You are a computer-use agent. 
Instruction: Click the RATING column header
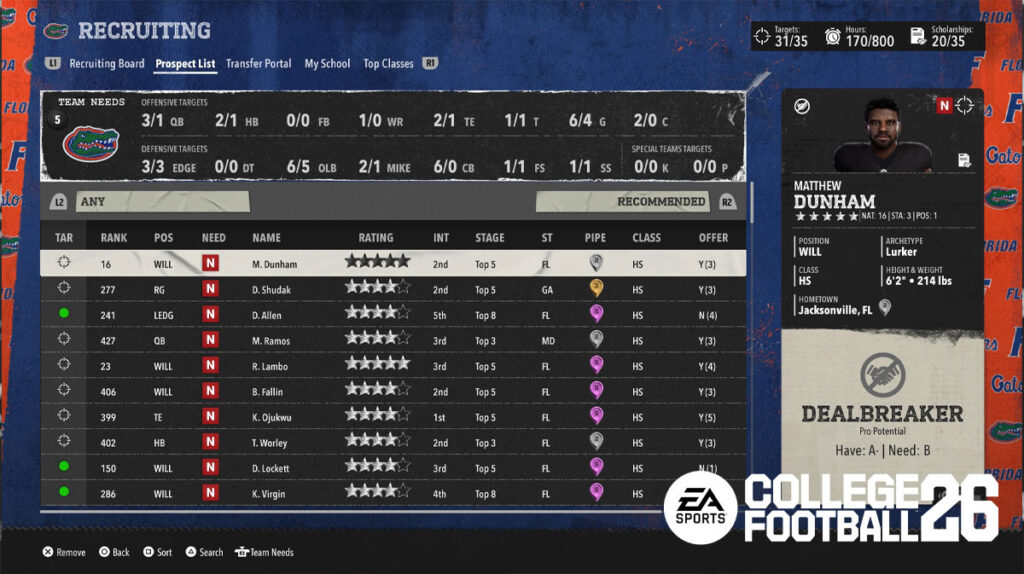(x=376, y=238)
